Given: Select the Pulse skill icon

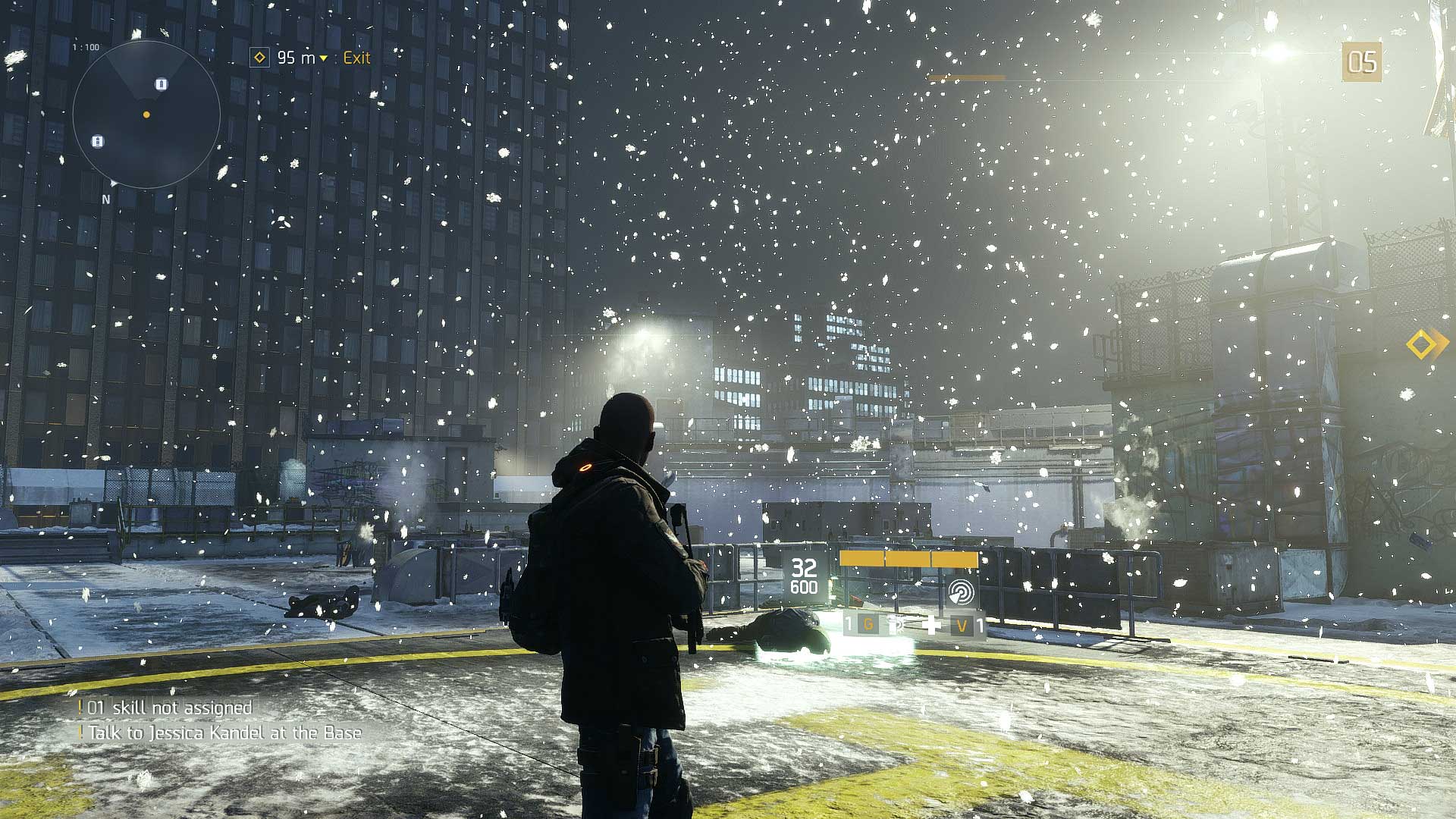Looking at the screenshot, I should coord(961,593).
